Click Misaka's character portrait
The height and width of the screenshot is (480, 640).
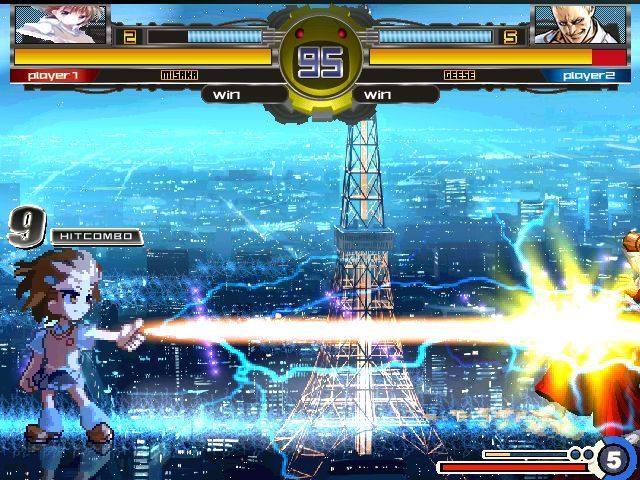click(60, 24)
